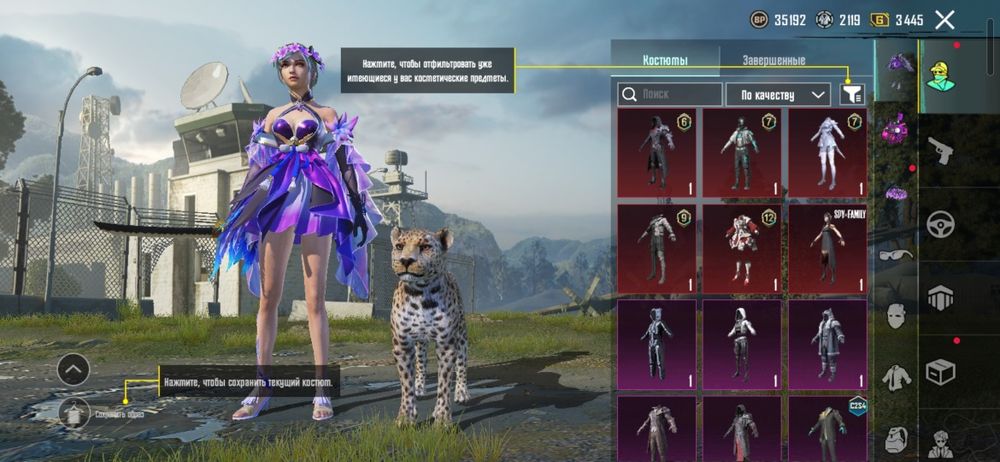
Task: Show the glasses subcategory
Action: (x=895, y=254)
